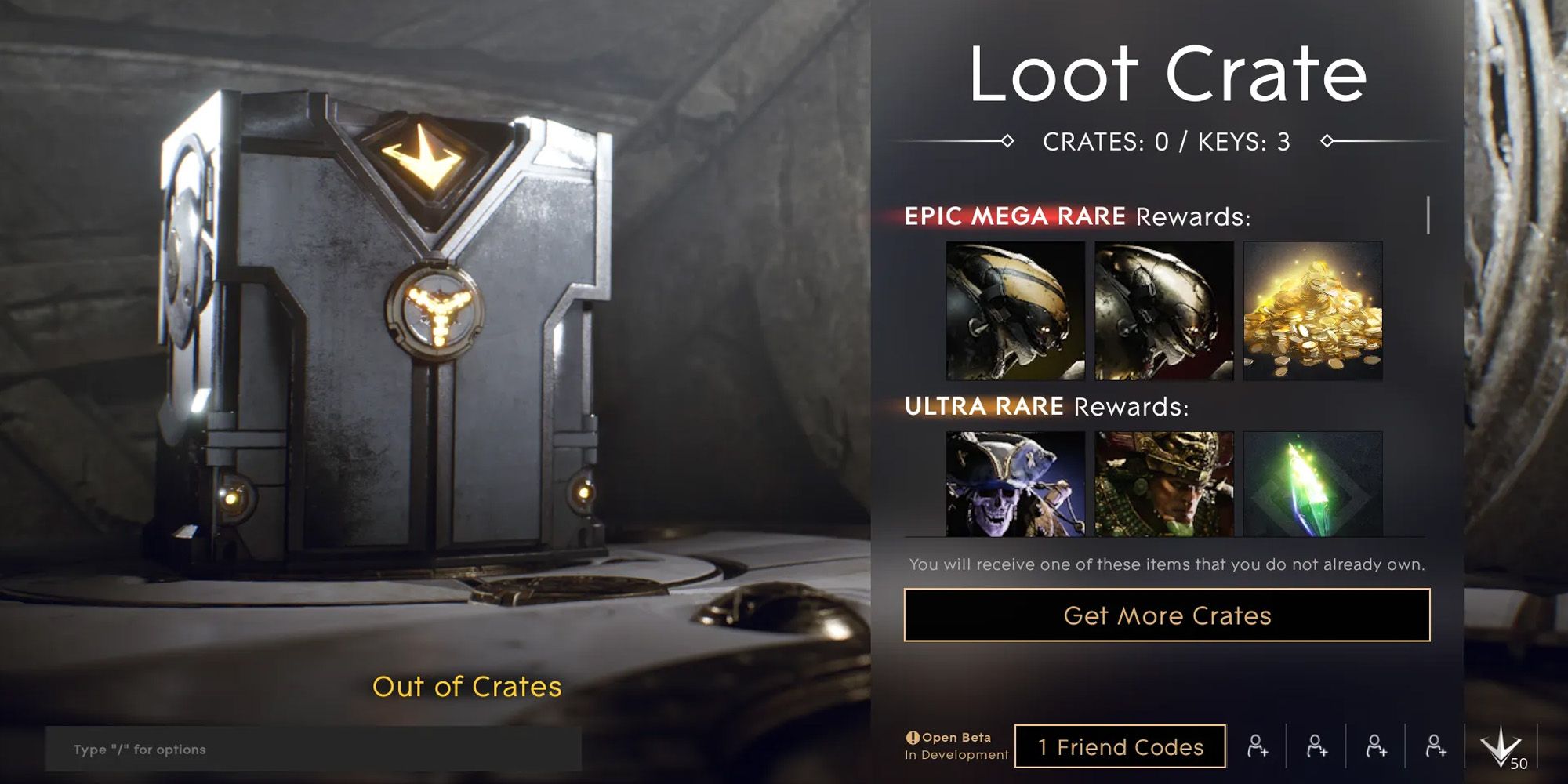Click the diamond ornament left of the crate counter
Screen dimensions: 1568x784
tap(1008, 142)
